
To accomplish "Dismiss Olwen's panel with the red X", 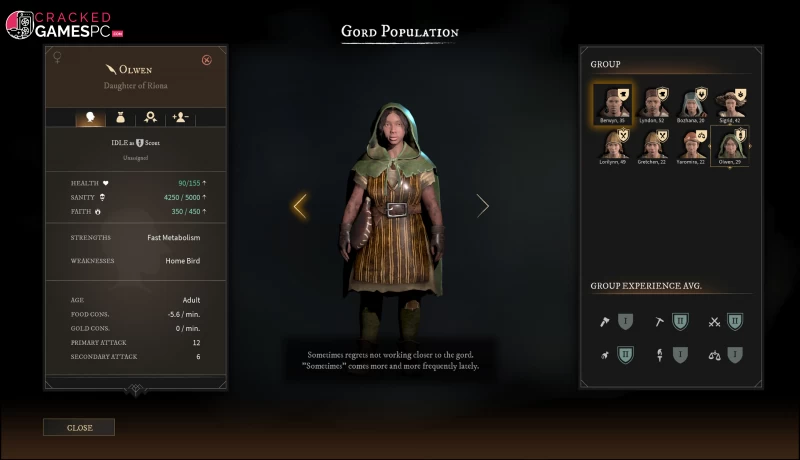I will 207,60.
